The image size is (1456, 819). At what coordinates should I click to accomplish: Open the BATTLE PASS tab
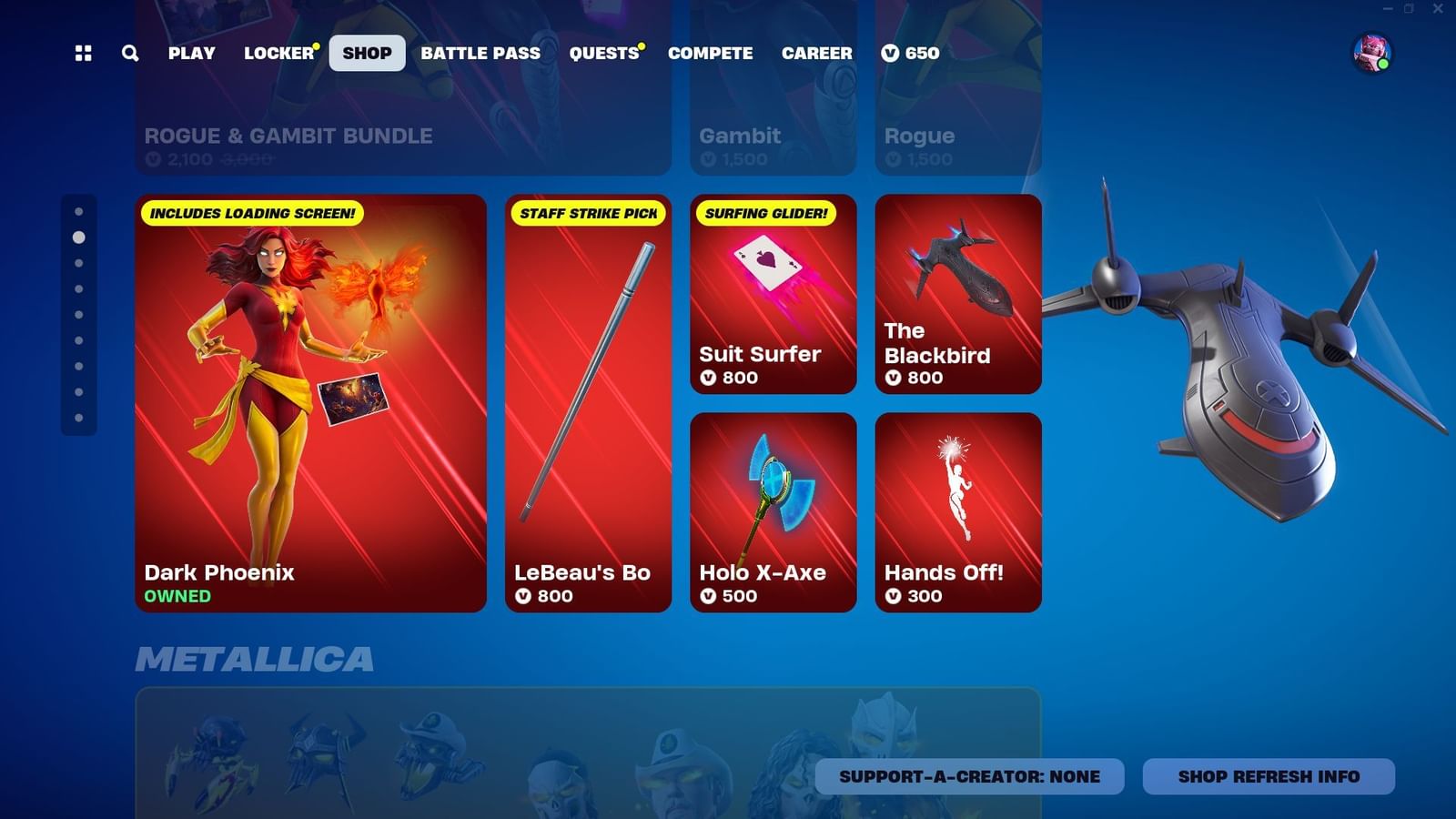tap(480, 53)
